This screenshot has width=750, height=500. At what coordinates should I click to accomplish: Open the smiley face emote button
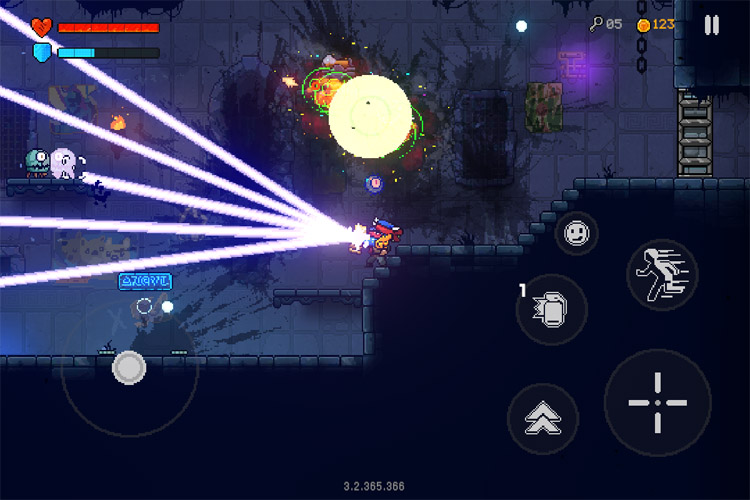576,233
